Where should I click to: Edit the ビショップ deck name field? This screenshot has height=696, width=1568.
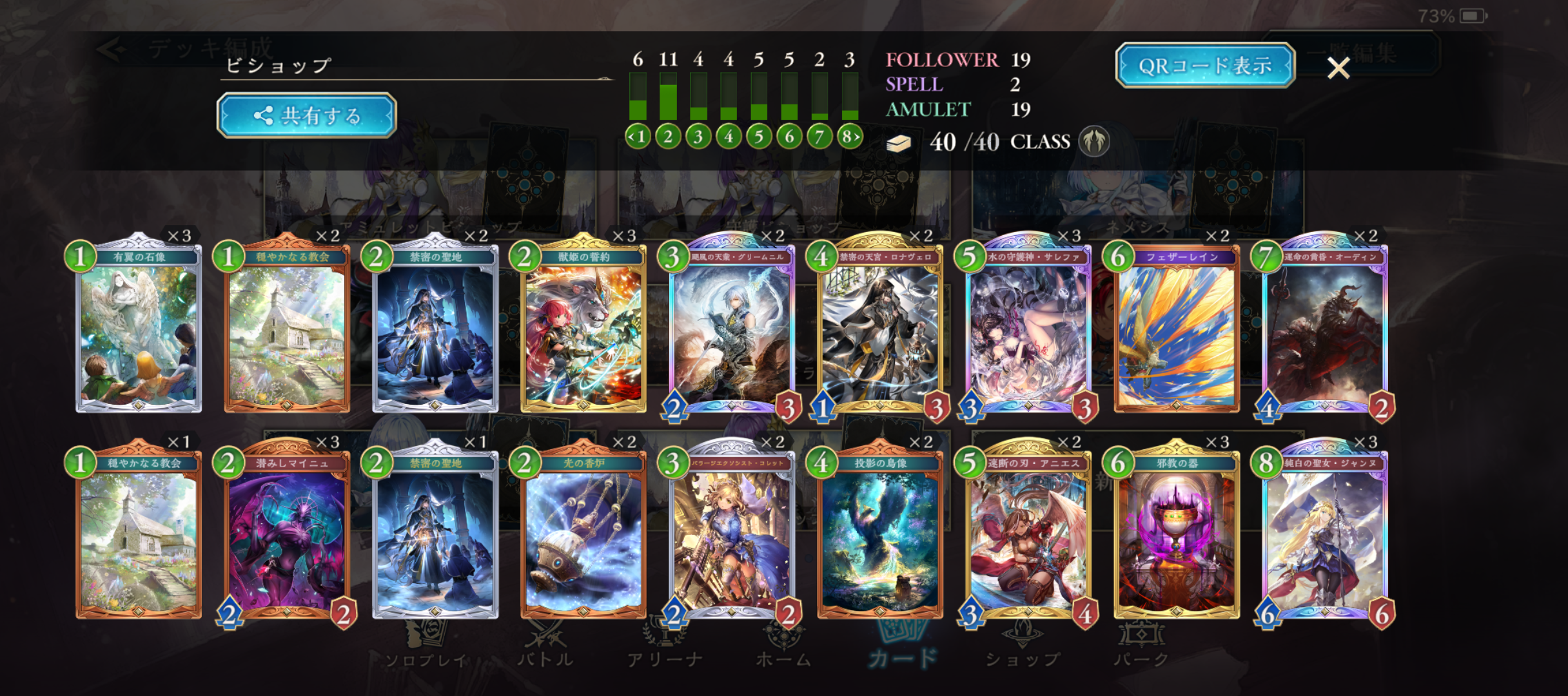tap(413, 66)
